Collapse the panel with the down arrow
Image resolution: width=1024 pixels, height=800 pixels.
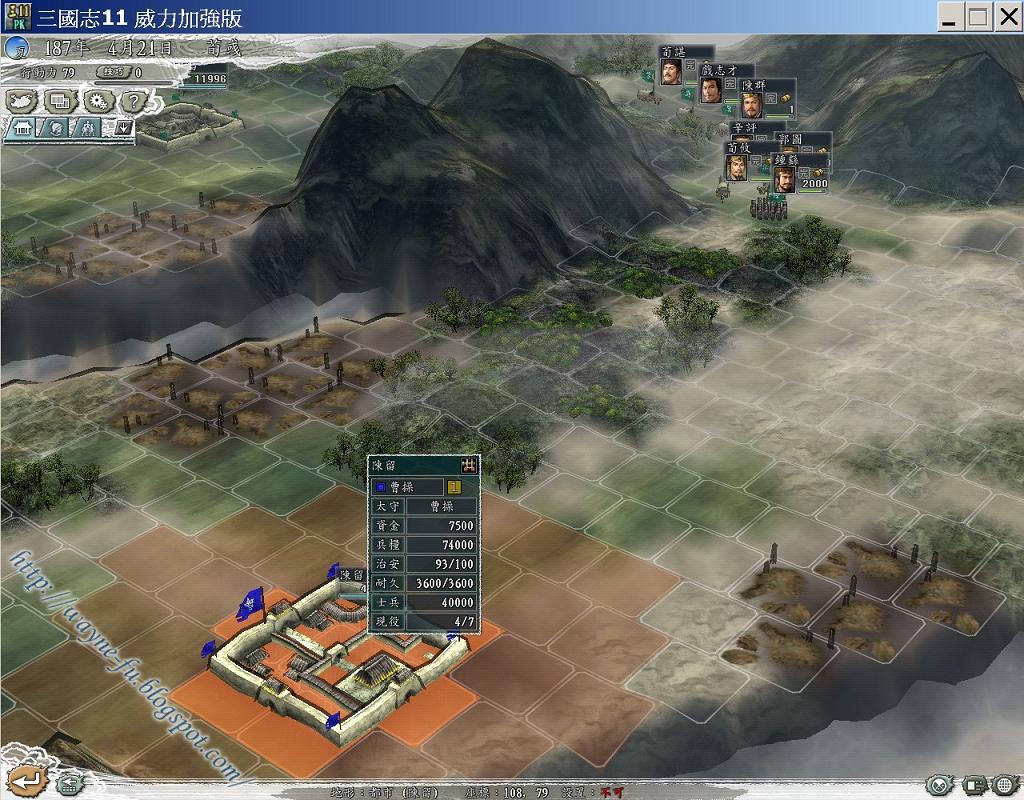(123, 127)
